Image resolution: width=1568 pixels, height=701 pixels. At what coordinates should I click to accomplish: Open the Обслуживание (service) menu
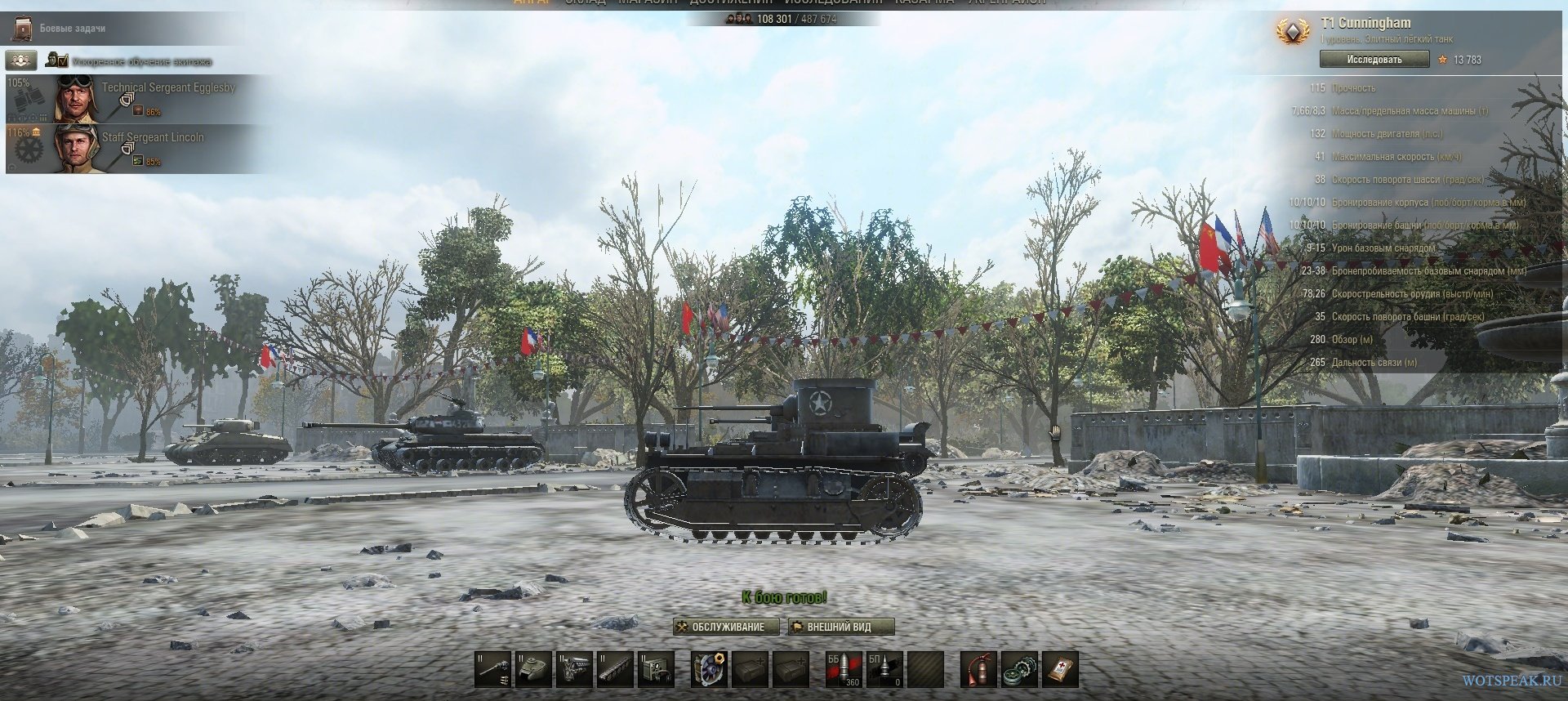coord(719,627)
